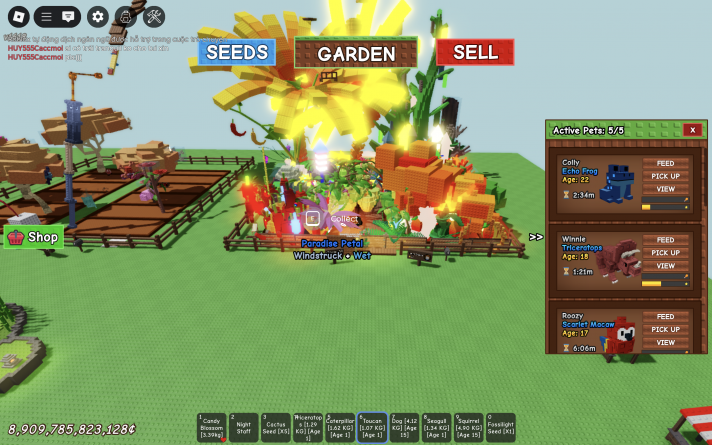Image resolution: width=712 pixels, height=445 pixels.
Task: Go to the GARDEN
Action: tap(356, 53)
